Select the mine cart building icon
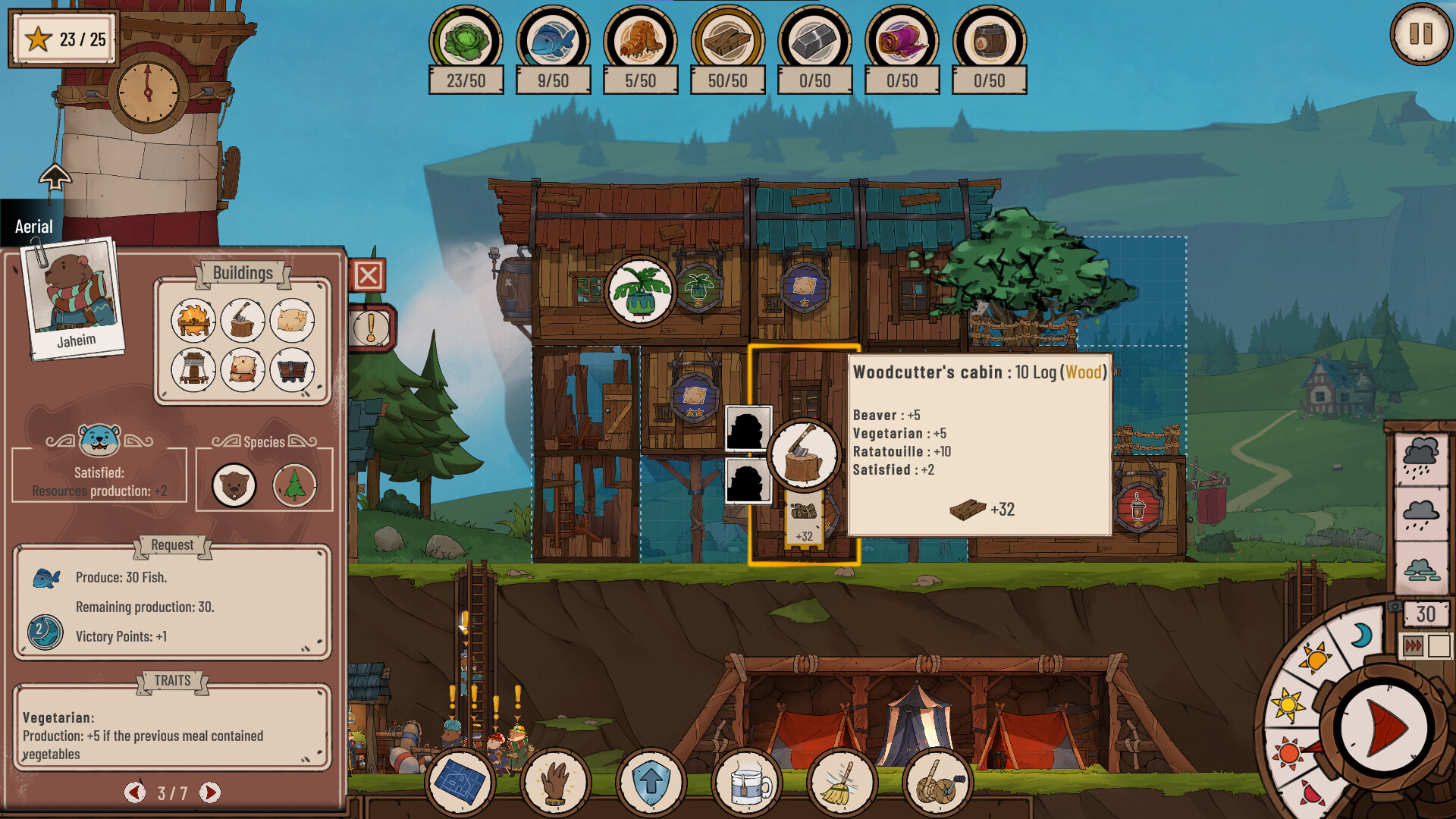This screenshot has width=1456, height=819. click(x=293, y=371)
